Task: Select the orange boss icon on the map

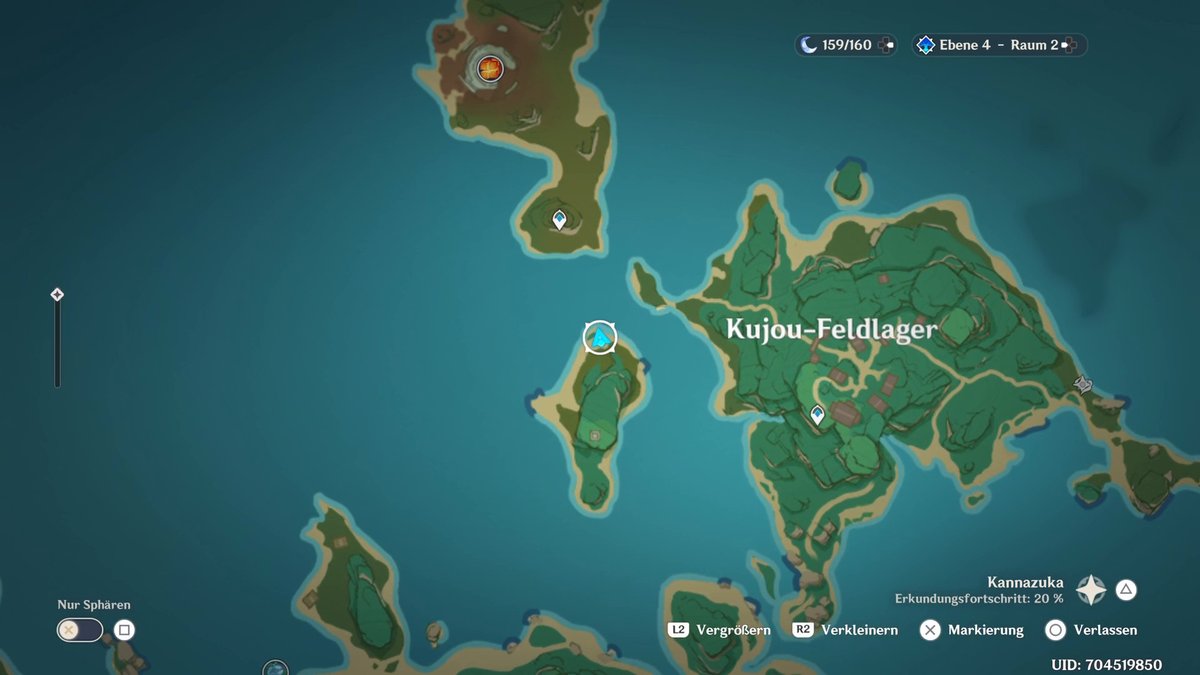Action: tap(490, 68)
